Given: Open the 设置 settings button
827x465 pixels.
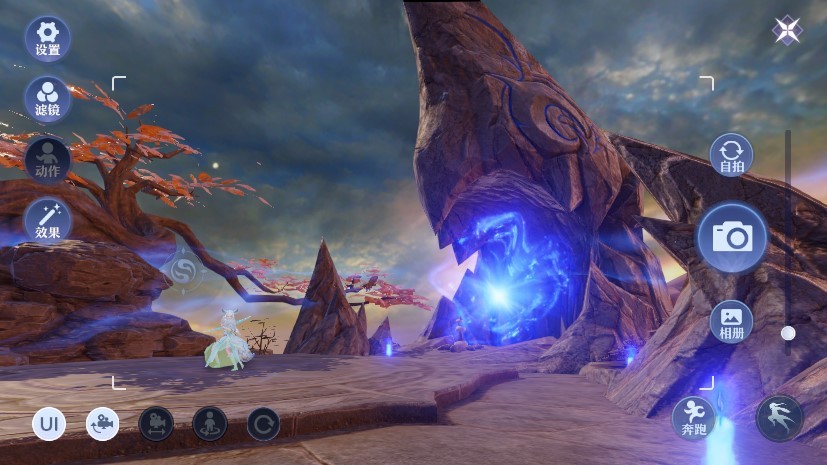Looking at the screenshot, I should pos(47,38).
